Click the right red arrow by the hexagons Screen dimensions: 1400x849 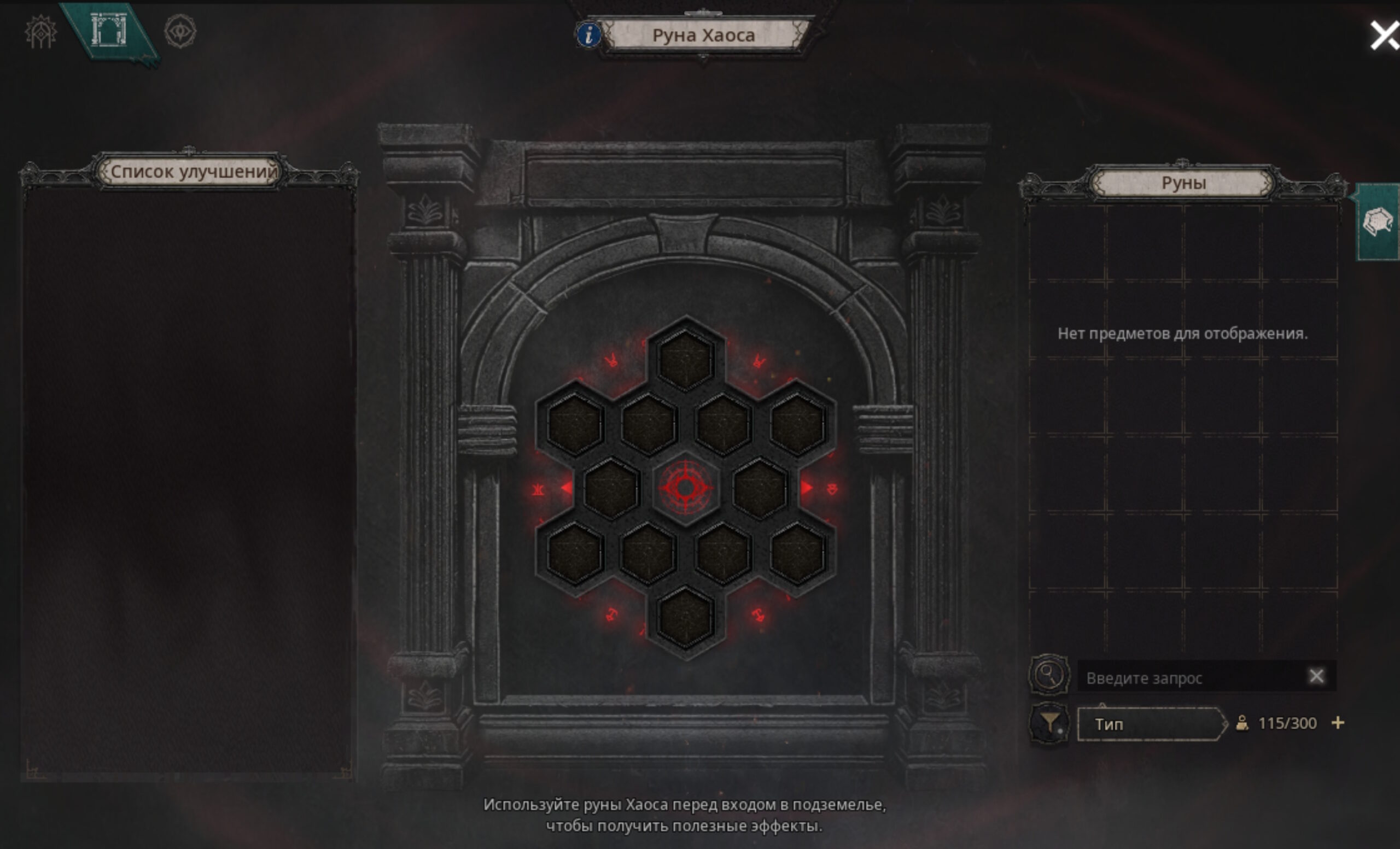[806, 487]
